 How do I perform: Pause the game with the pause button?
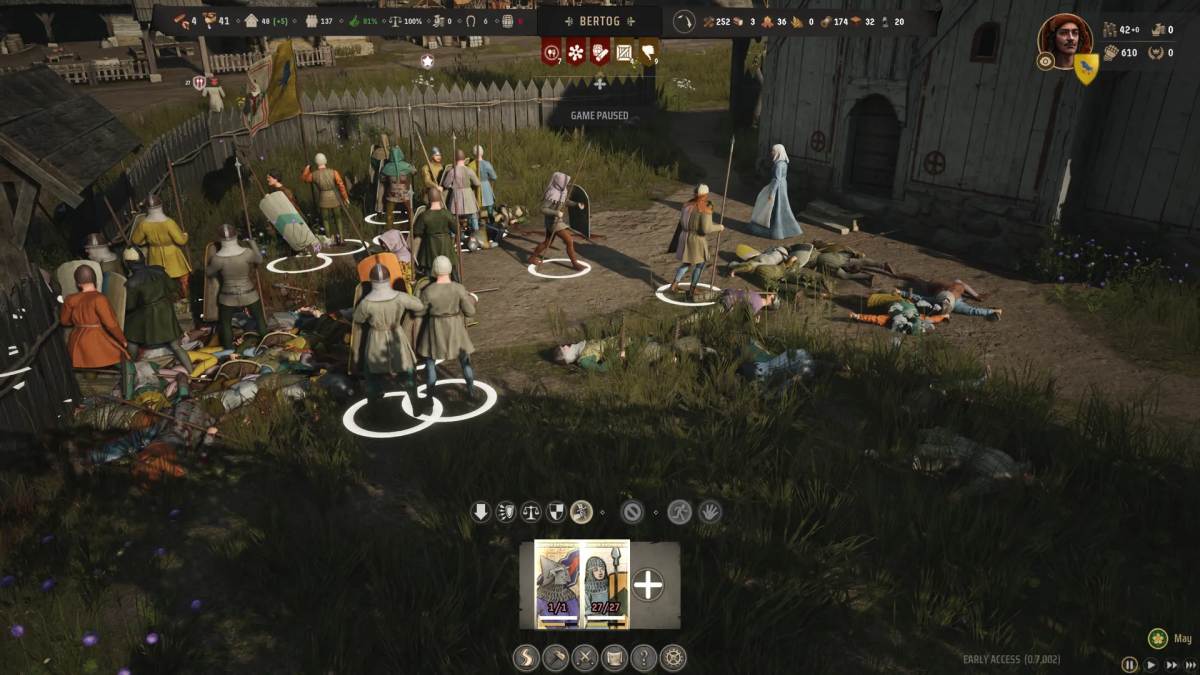click(x=1130, y=664)
